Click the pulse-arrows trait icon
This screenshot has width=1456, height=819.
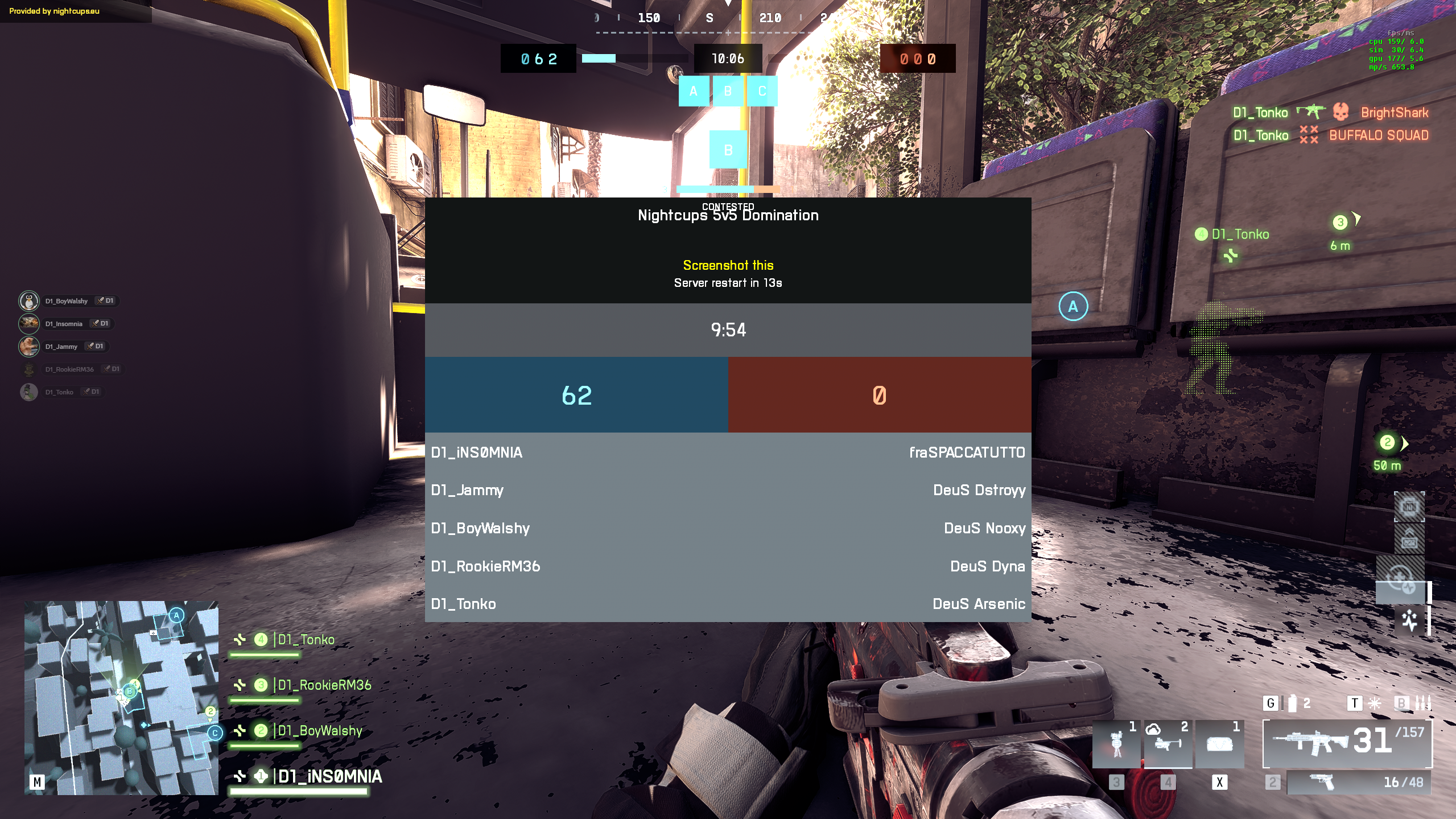(1409, 620)
